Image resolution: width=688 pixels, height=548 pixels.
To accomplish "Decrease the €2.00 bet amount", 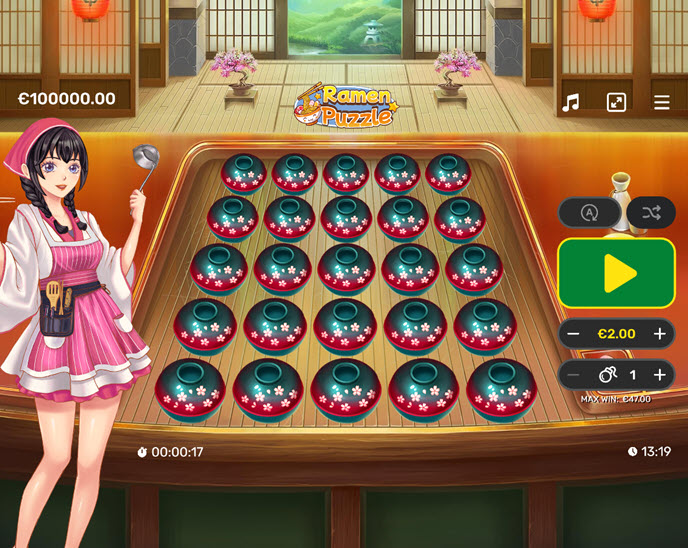I will tap(574, 333).
